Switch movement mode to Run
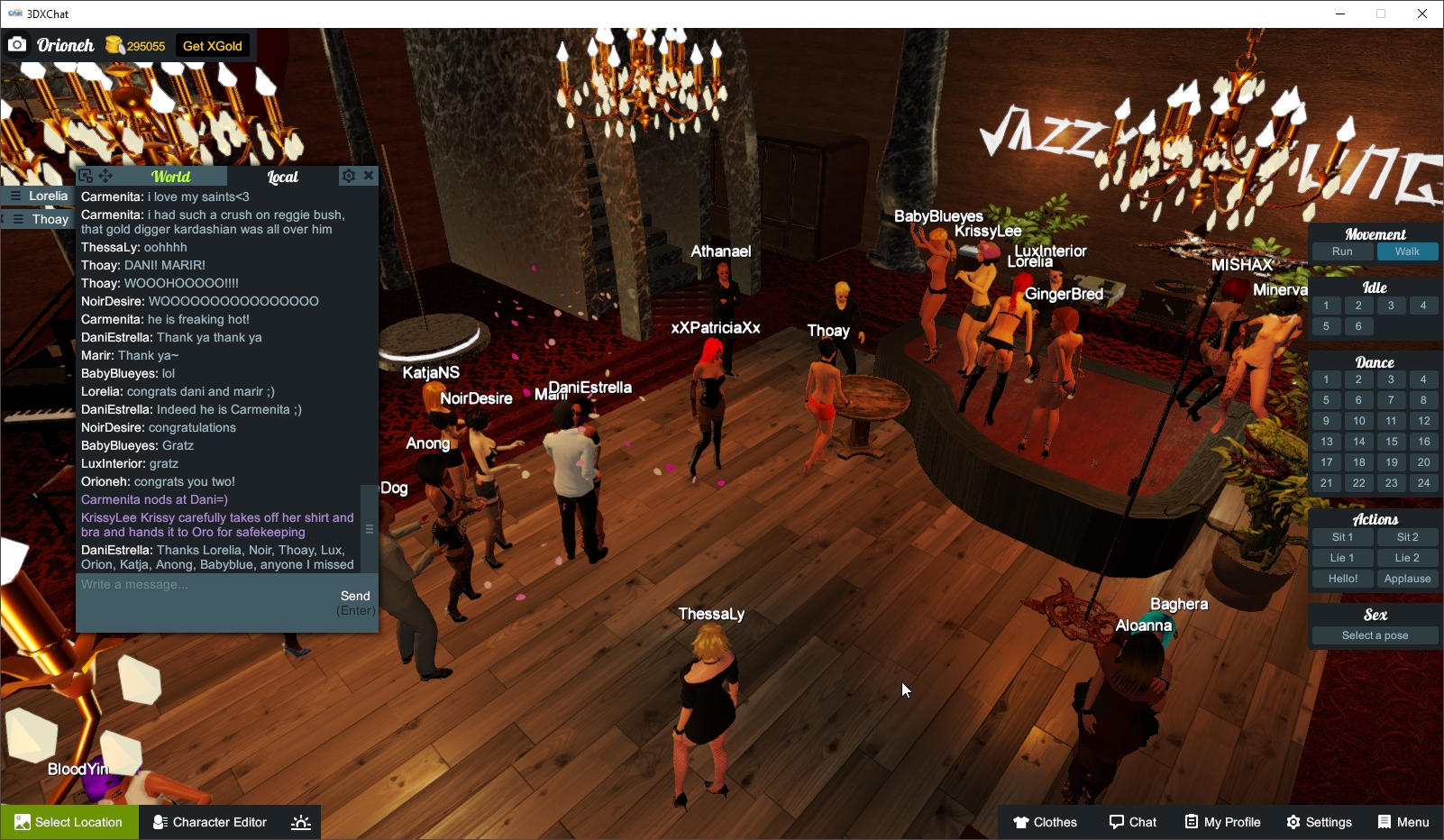 coord(1342,251)
